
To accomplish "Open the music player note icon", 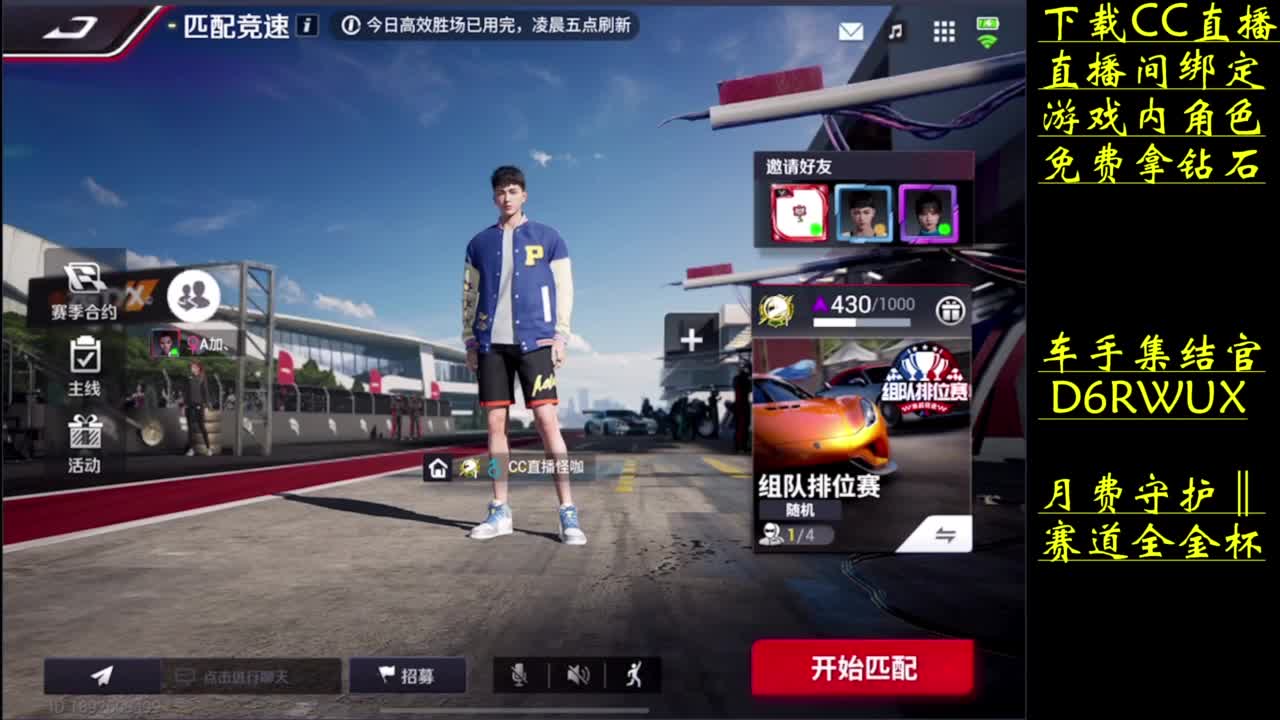I will (895, 31).
